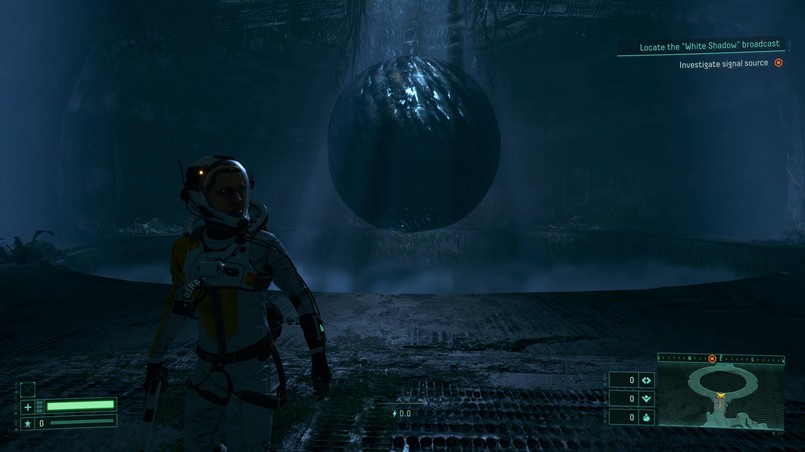Select the "White Shadow" broadcast objective
Viewport: 805px width, 452px height.
click(709, 45)
